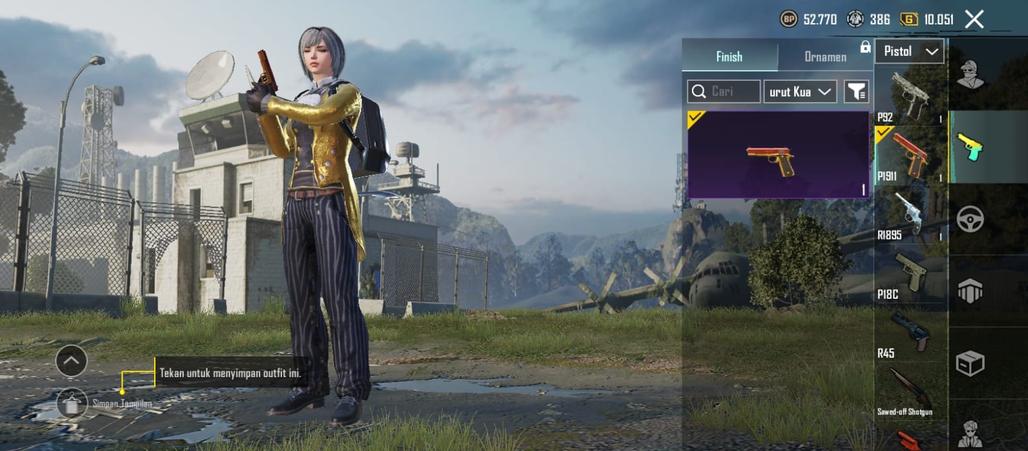Image resolution: width=1028 pixels, height=451 pixels.
Task: Open the vehicle steering wheel category
Action: pos(969,219)
